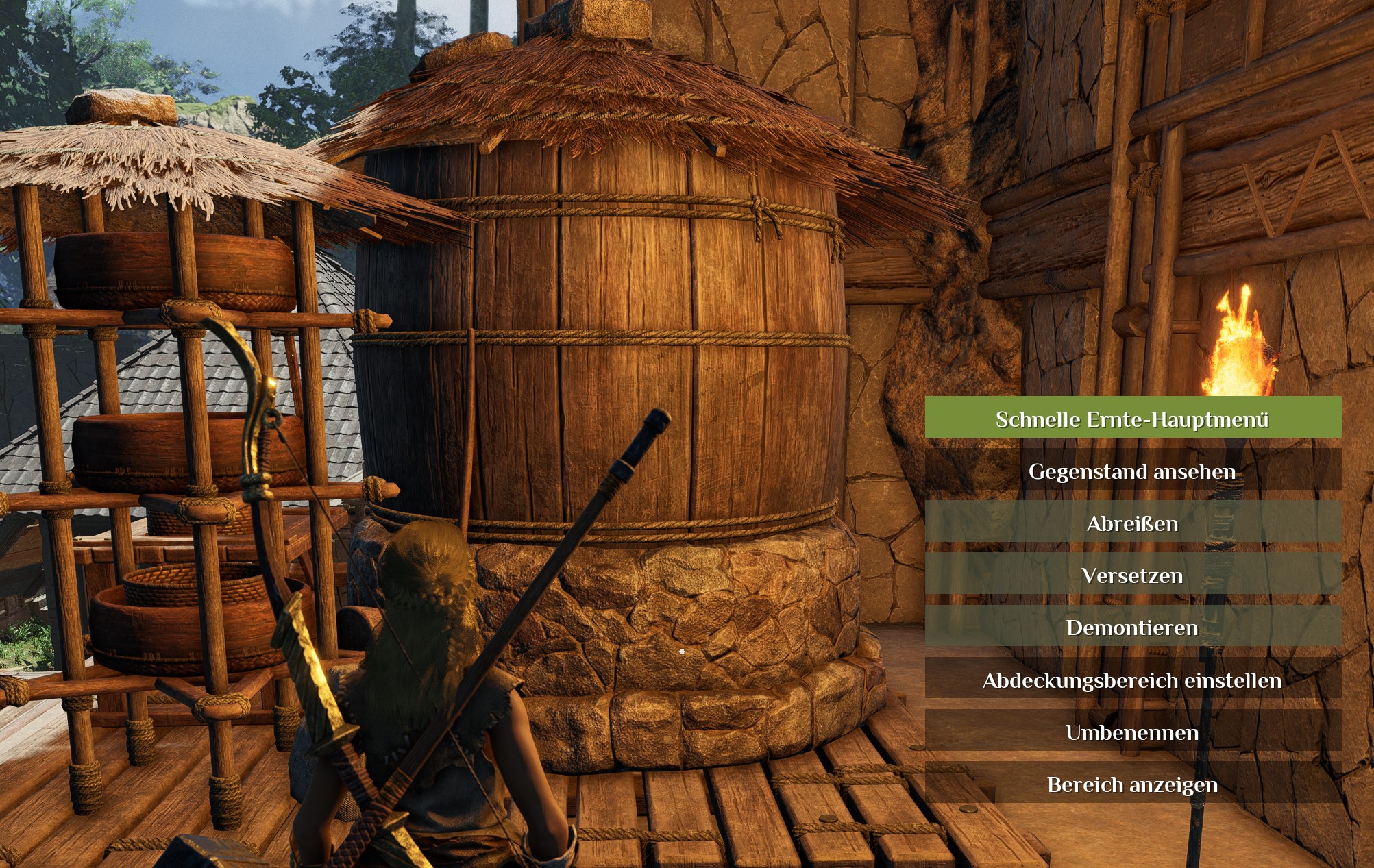Select Gegenstand ansehen entry
Viewport: 1374px width, 868px height.
click(1132, 471)
